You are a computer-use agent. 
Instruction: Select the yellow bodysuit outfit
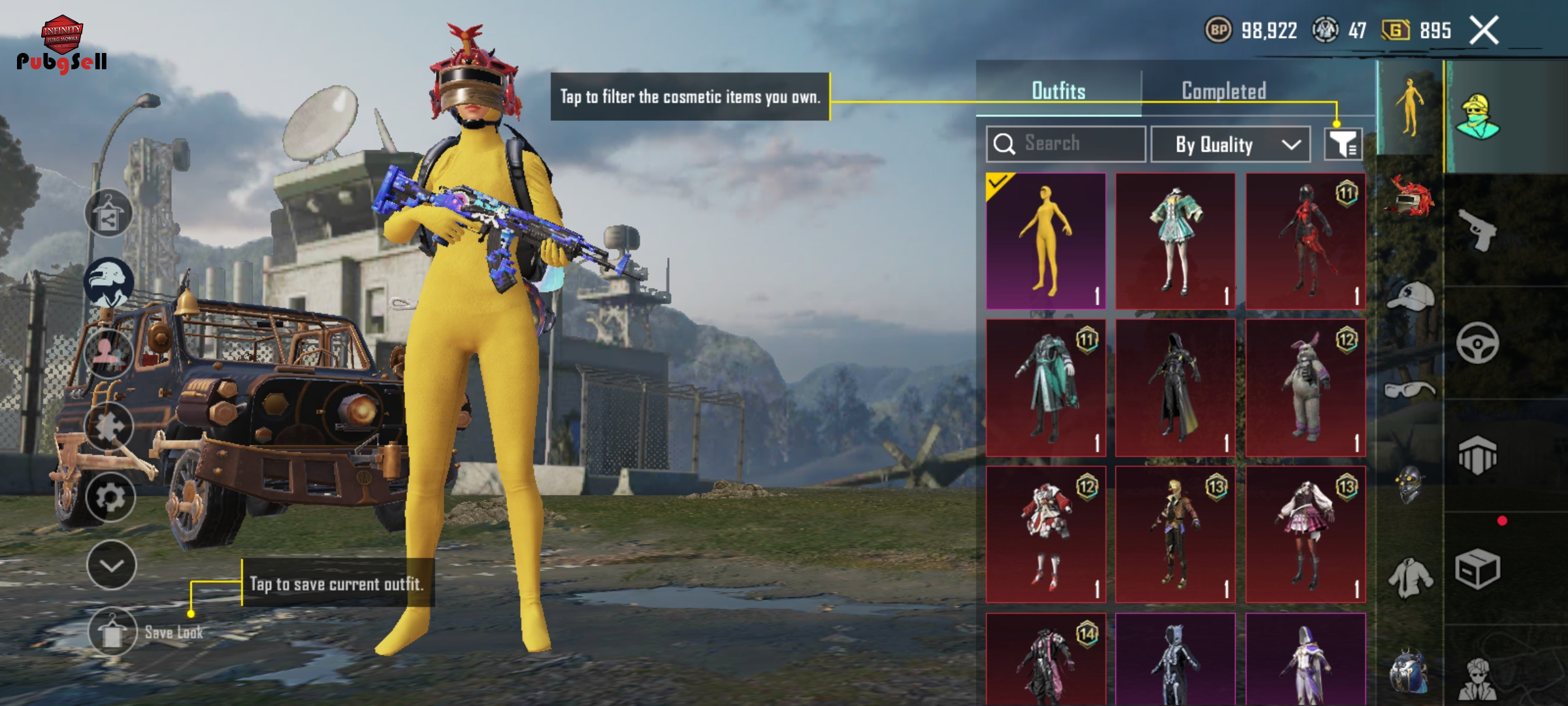[x=1046, y=241]
